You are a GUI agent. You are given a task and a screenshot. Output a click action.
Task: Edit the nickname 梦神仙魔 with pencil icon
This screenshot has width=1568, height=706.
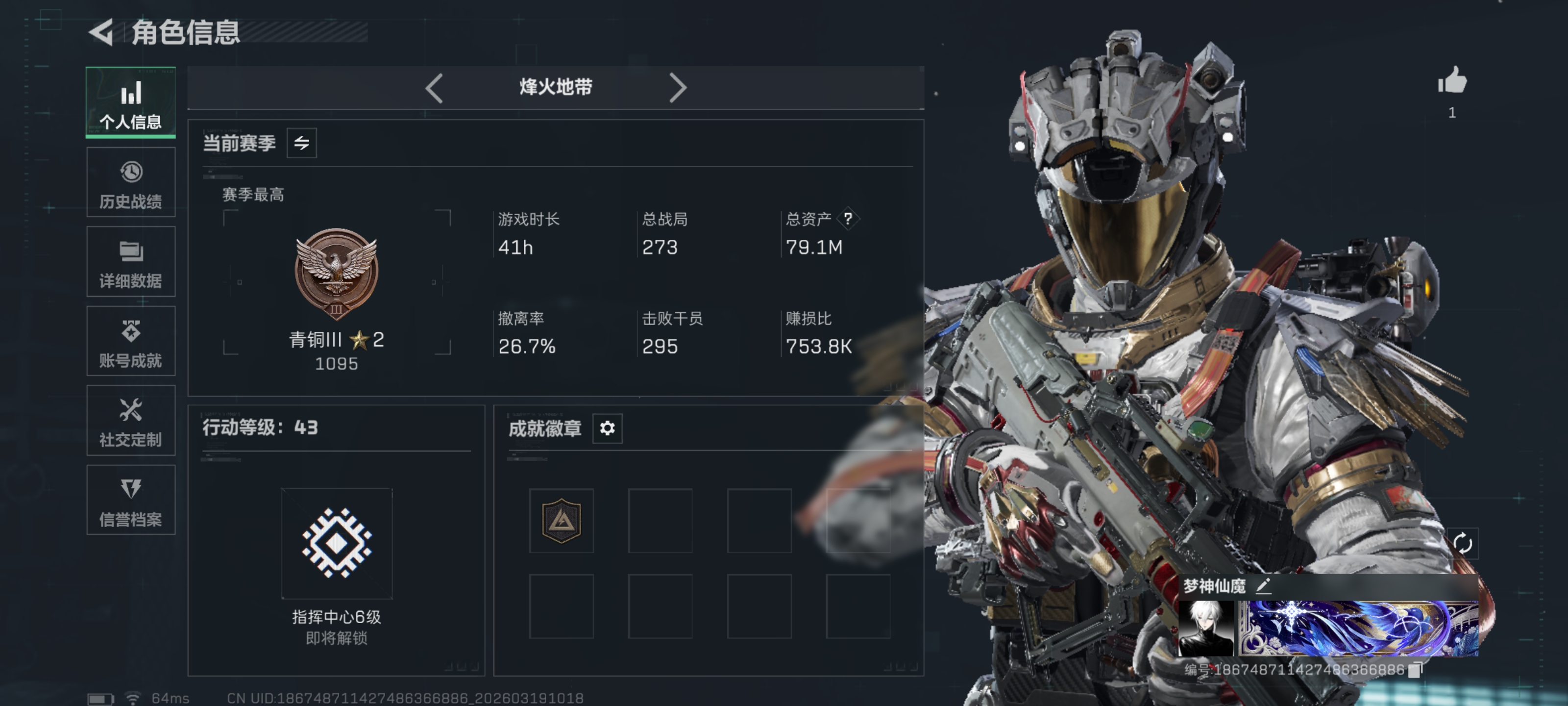click(x=1264, y=586)
